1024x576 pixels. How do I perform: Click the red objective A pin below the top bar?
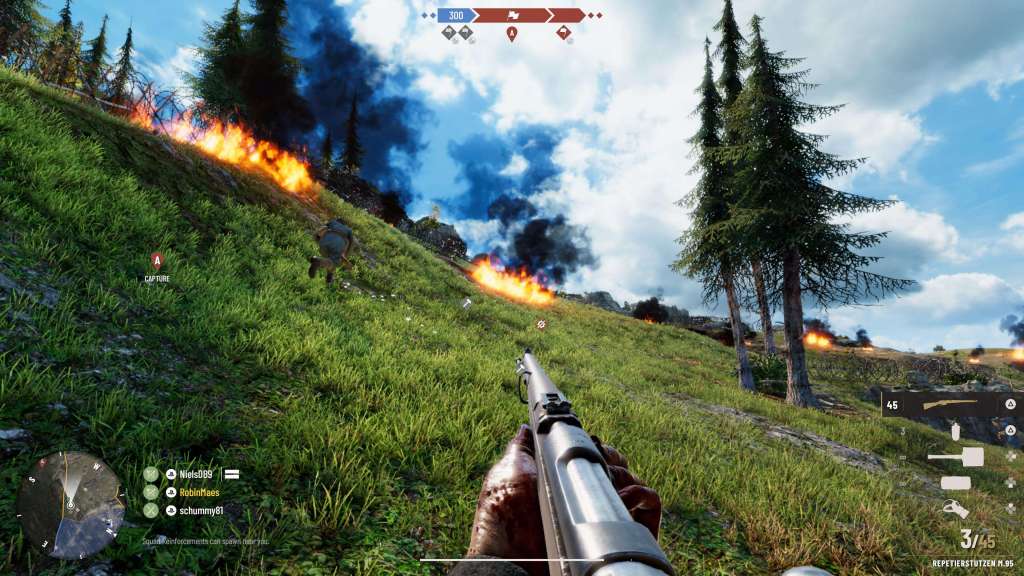512,34
